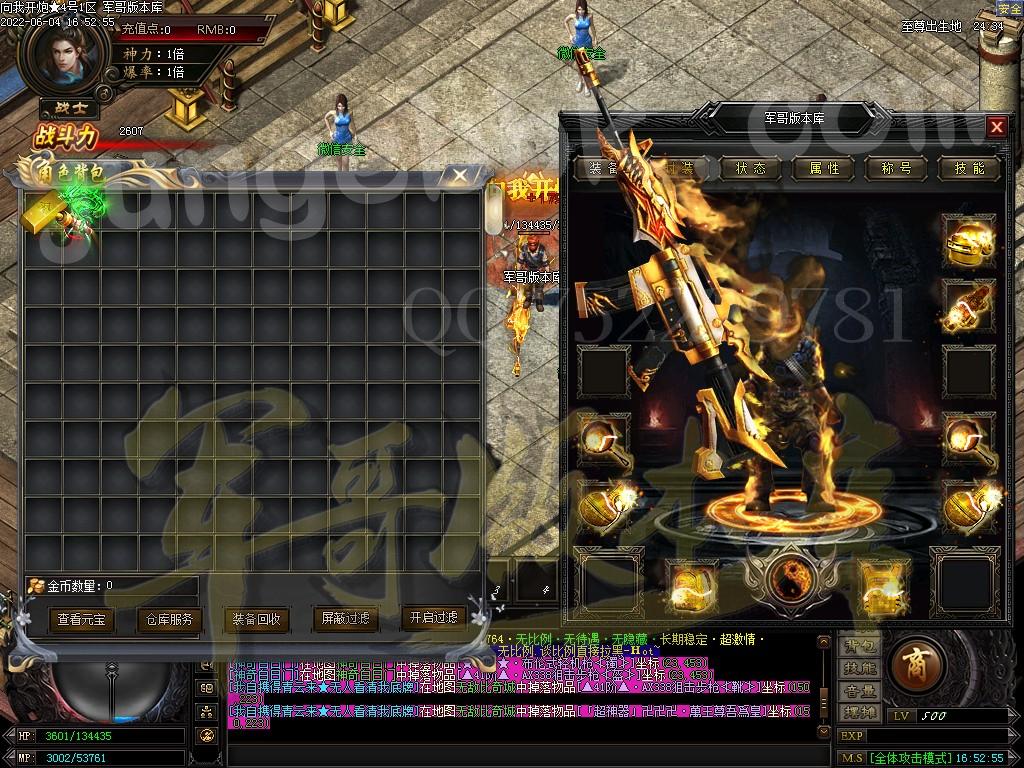
Task: Open 仓库服务 warehouse service
Action: [x=165, y=620]
